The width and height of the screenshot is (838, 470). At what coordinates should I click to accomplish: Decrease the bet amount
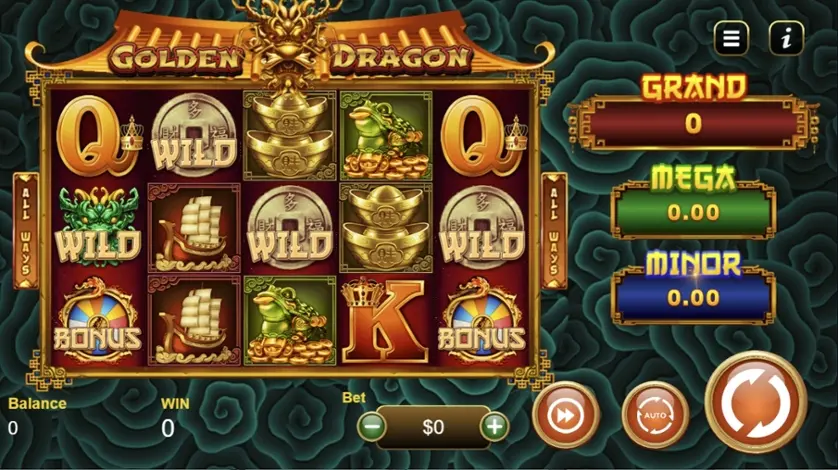click(372, 426)
